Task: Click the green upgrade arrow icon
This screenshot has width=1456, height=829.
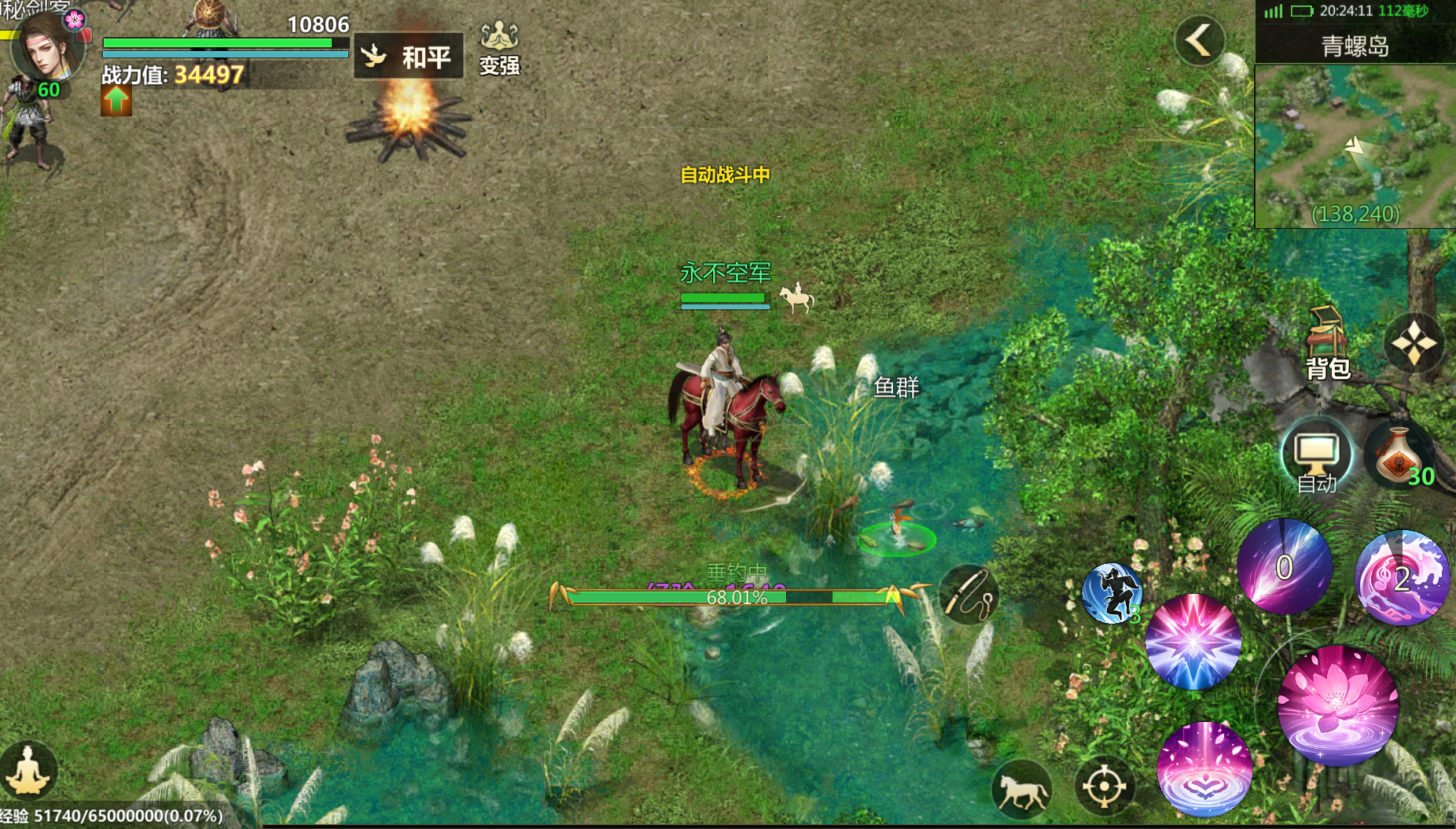Action: point(116,101)
